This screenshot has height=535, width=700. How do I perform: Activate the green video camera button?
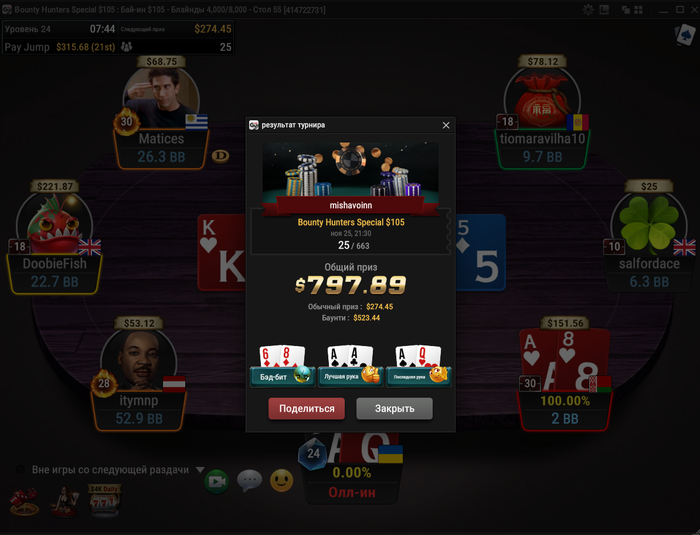pyautogui.click(x=216, y=481)
